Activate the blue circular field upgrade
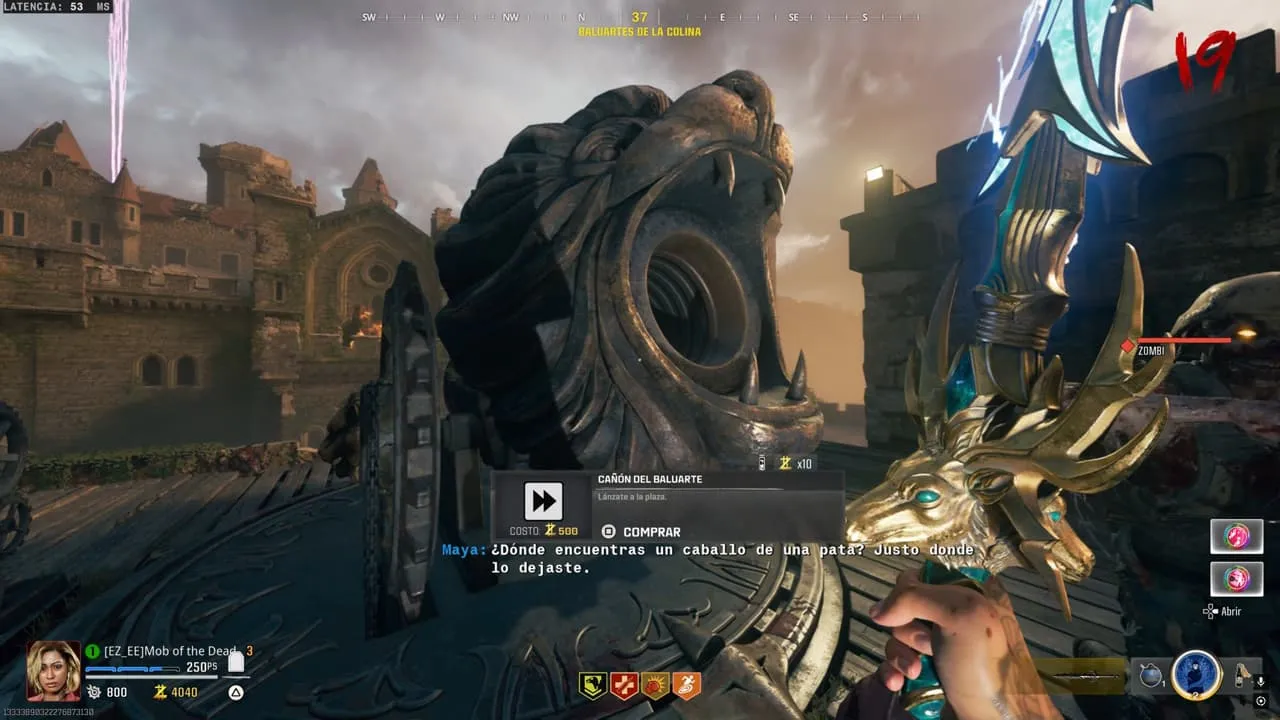 [x=1196, y=675]
